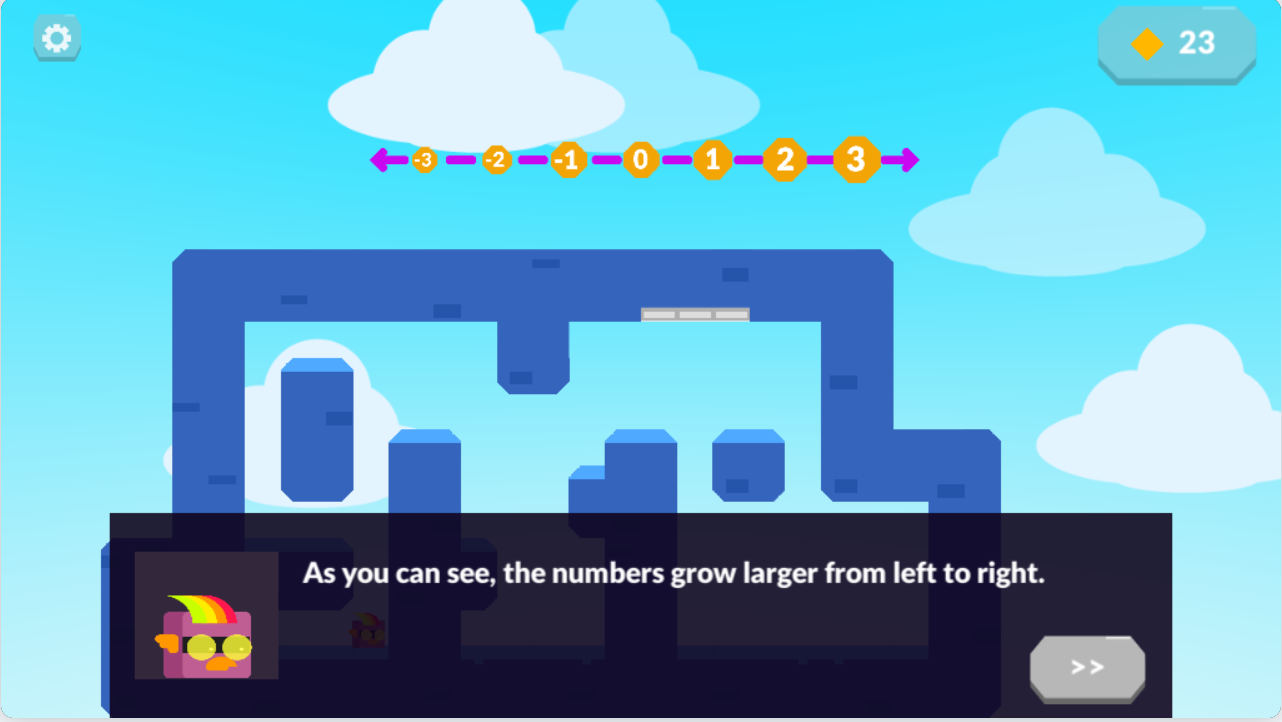Click the gray striped platform atop the maze
Image resolution: width=1282 pixels, height=722 pixels.
click(x=697, y=314)
